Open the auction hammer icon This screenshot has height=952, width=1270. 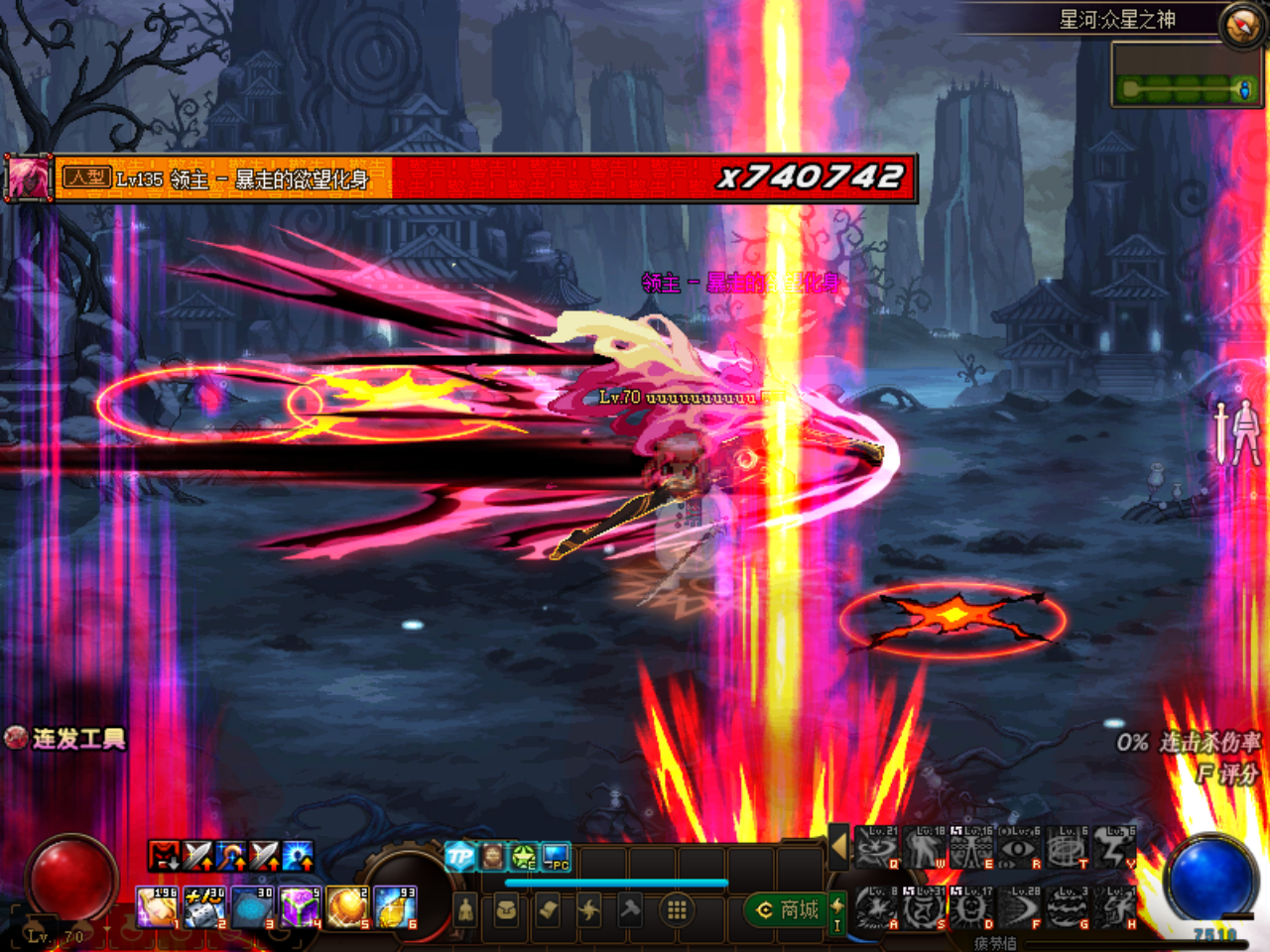coord(629,910)
